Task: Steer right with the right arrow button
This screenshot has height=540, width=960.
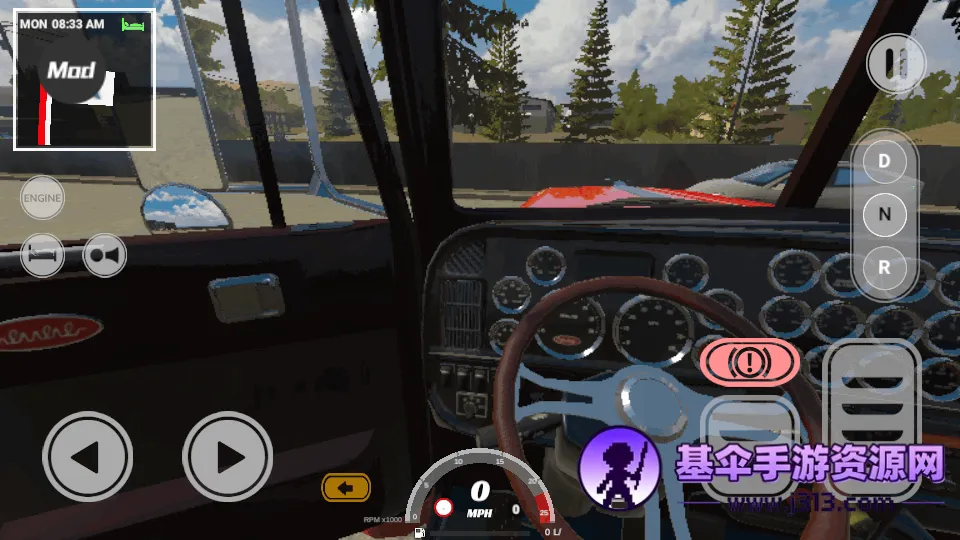Action: [x=227, y=457]
